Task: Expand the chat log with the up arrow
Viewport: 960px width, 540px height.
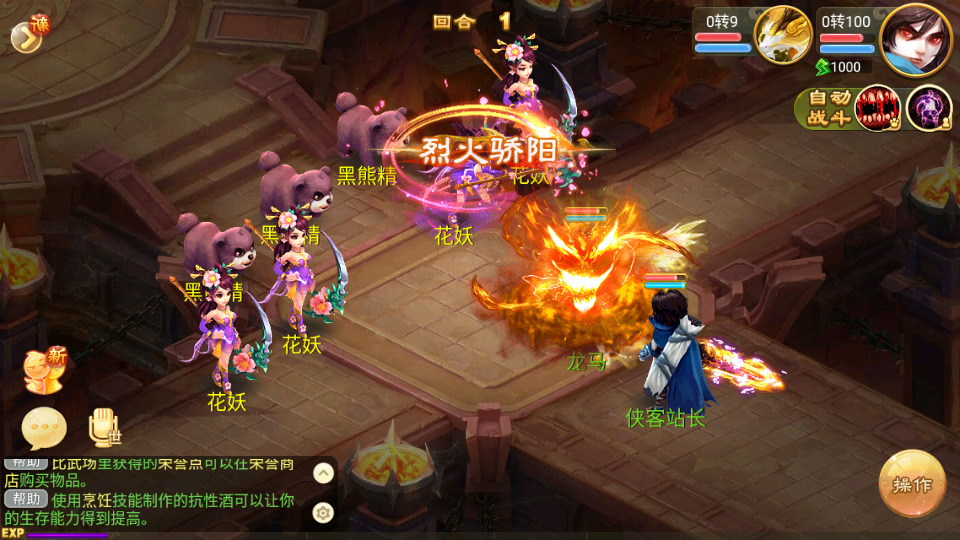Action: point(323,473)
